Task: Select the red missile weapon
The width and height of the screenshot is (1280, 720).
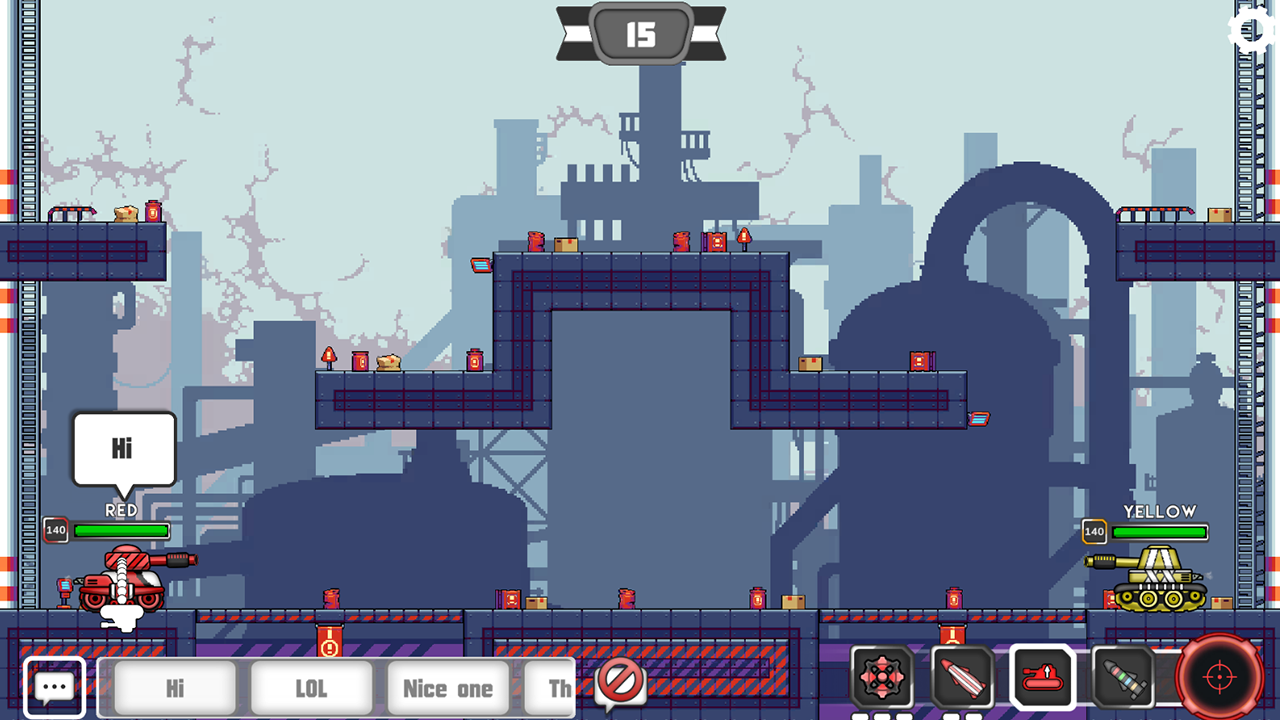Action: 962,678
